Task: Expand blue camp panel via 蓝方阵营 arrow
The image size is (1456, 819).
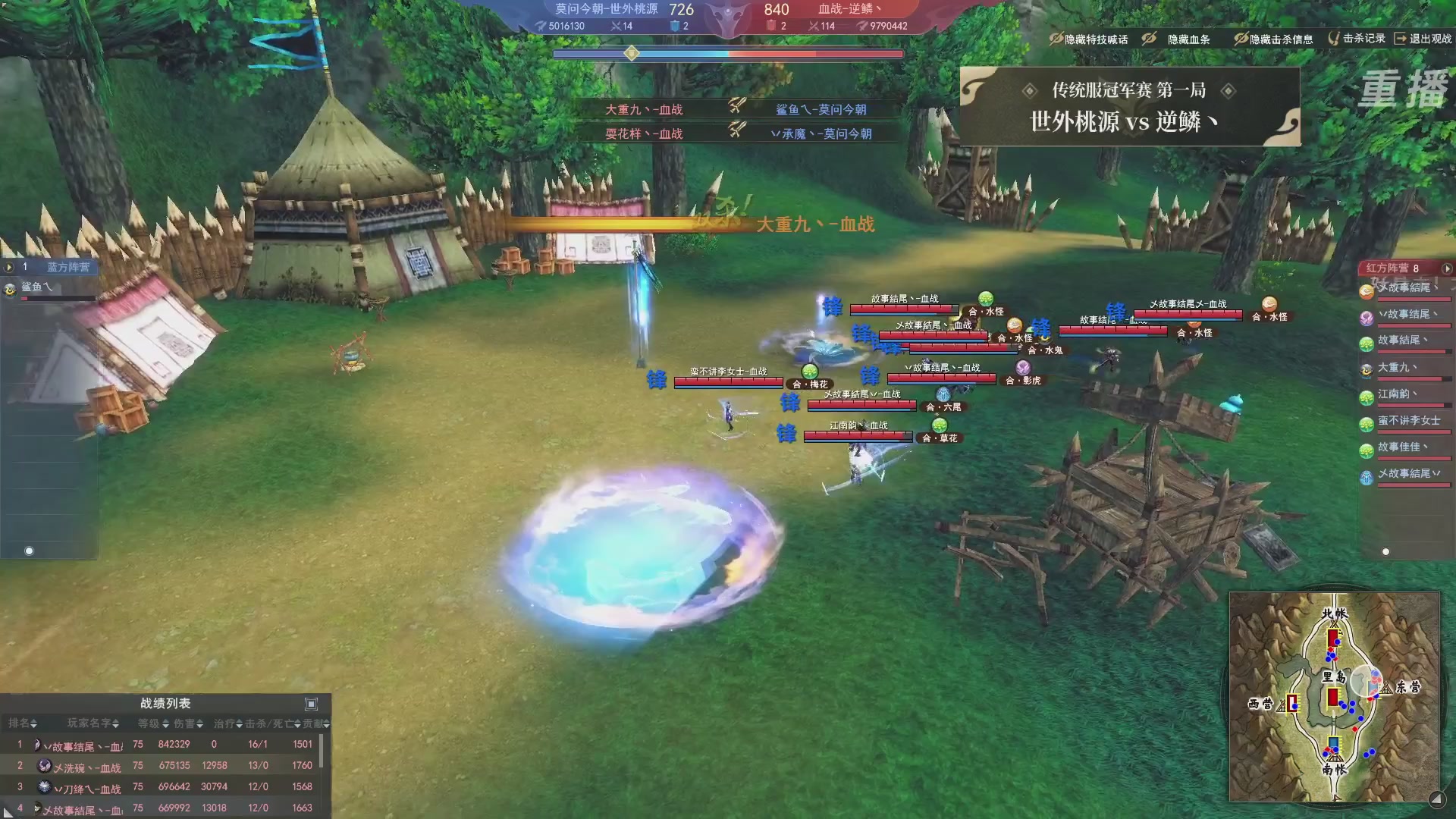Action: click(x=8, y=267)
